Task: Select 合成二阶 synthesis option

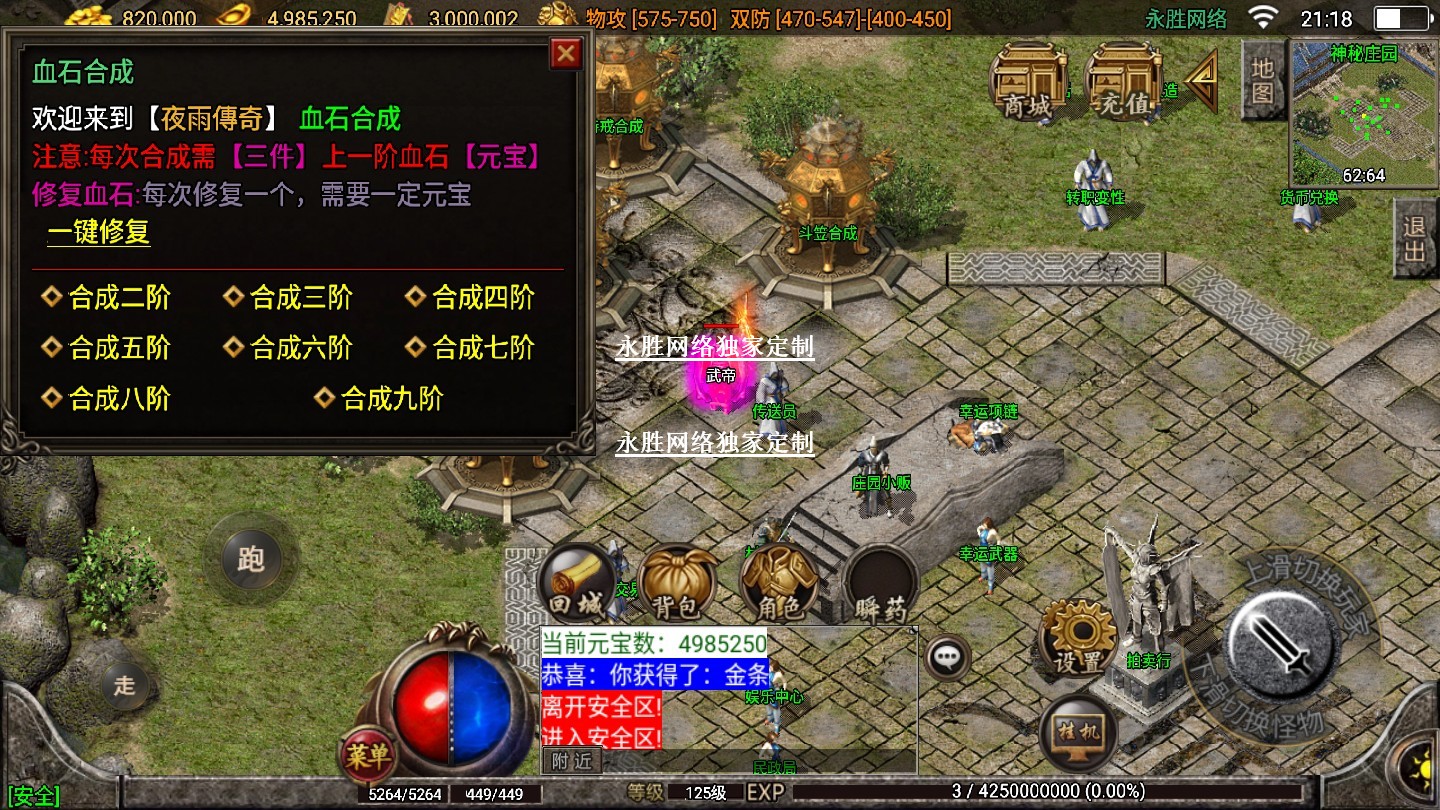Action: click(x=118, y=298)
